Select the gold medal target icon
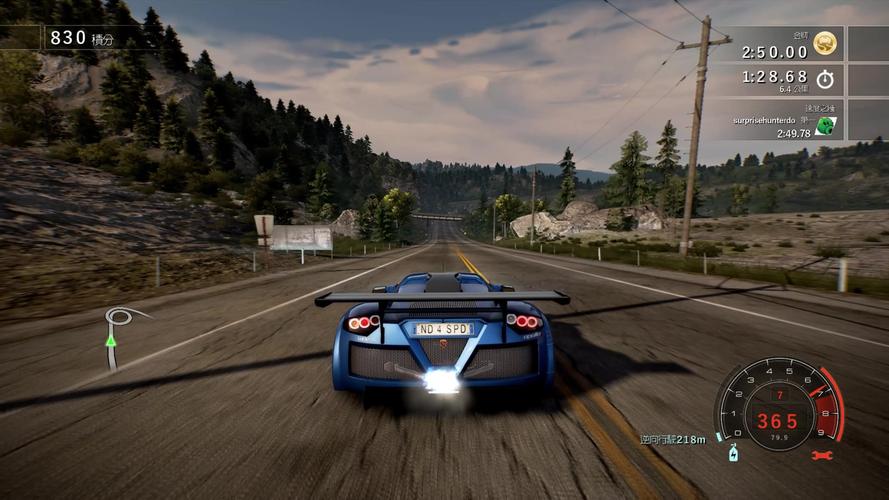Viewport: 889px width, 500px height. click(x=825, y=44)
